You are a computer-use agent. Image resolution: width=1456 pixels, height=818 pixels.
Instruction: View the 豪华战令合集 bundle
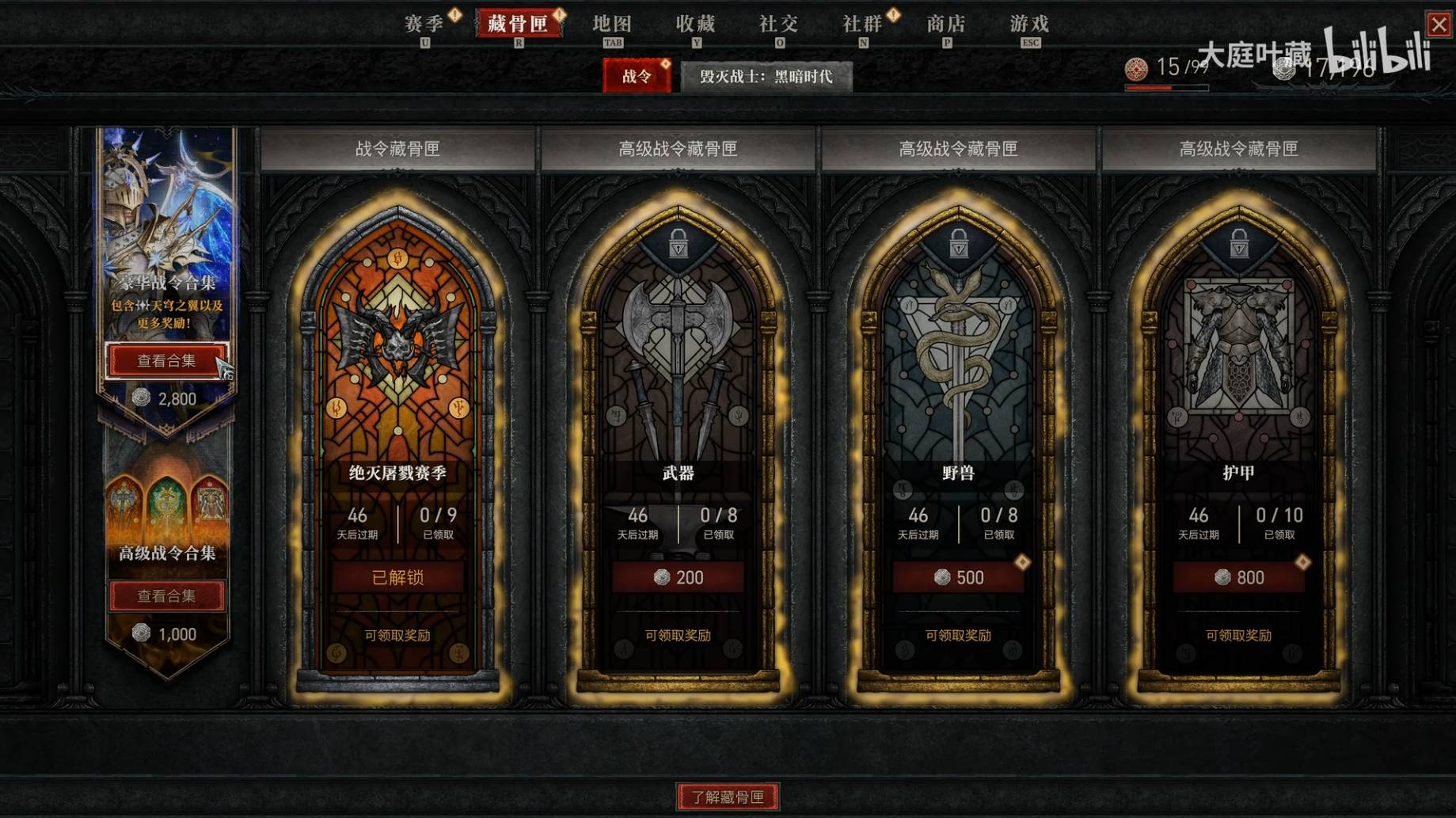[x=166, y=361]
